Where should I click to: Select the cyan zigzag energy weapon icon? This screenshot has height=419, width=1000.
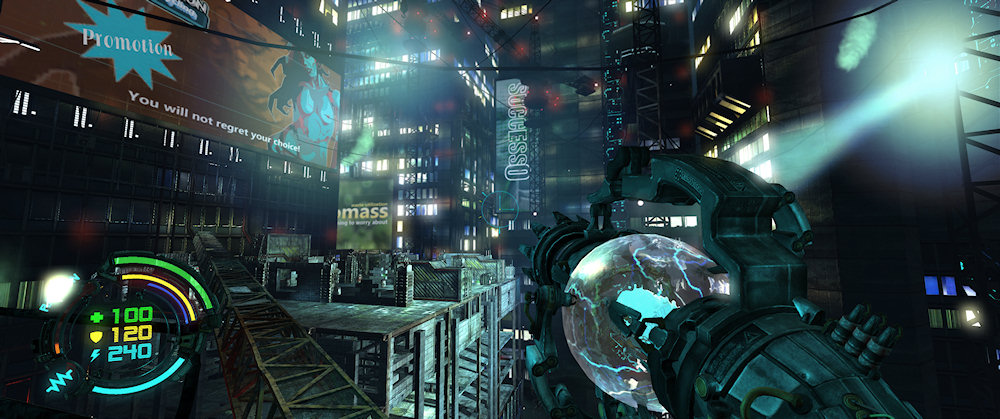57,381
